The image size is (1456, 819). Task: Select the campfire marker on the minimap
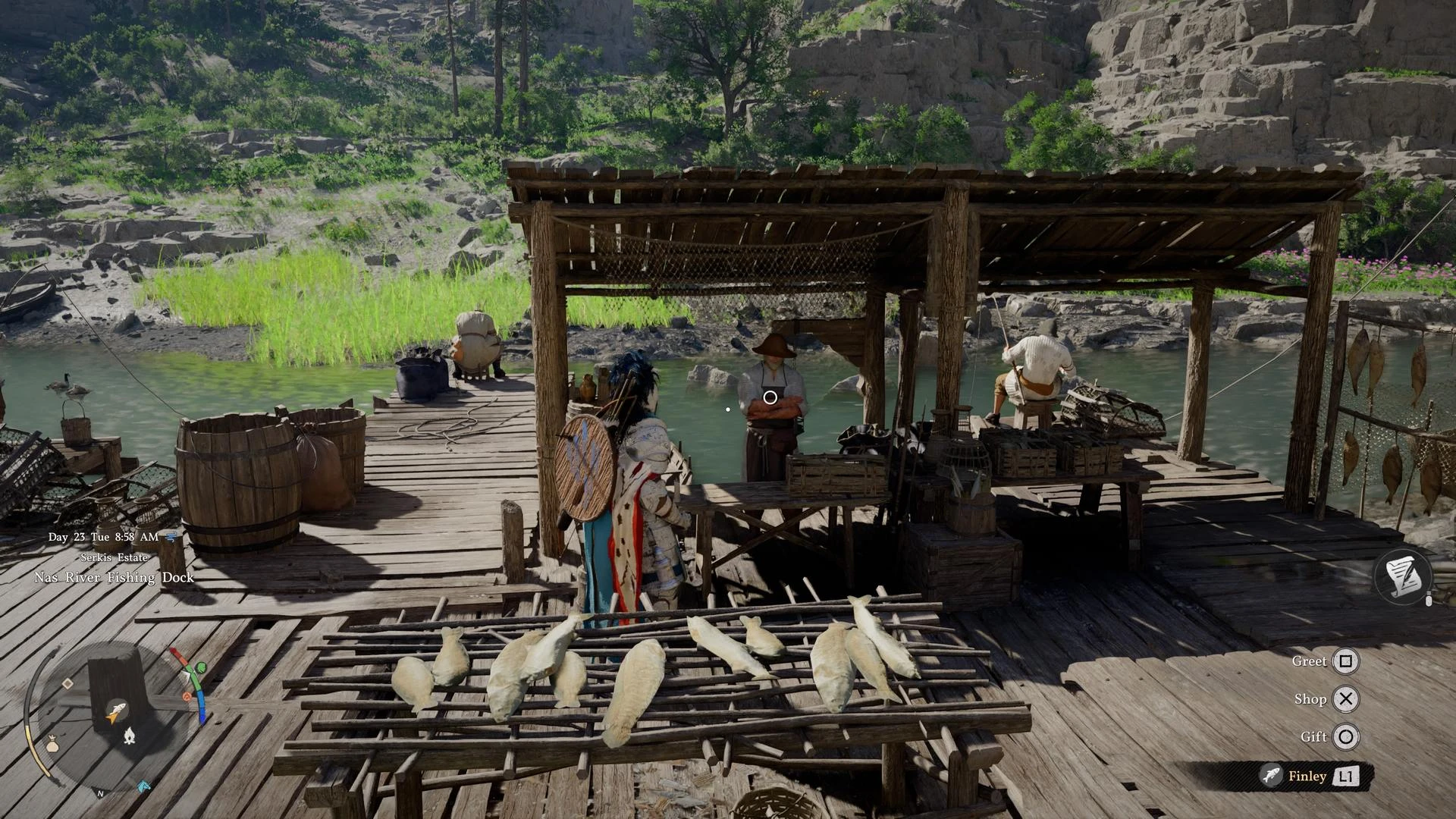(130, 735)
